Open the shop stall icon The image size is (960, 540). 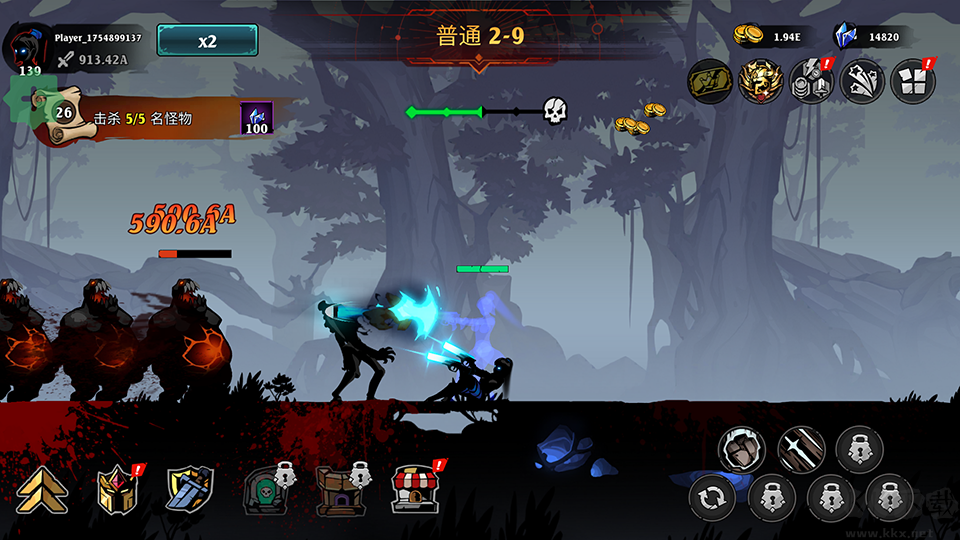(x=414, y=489)
